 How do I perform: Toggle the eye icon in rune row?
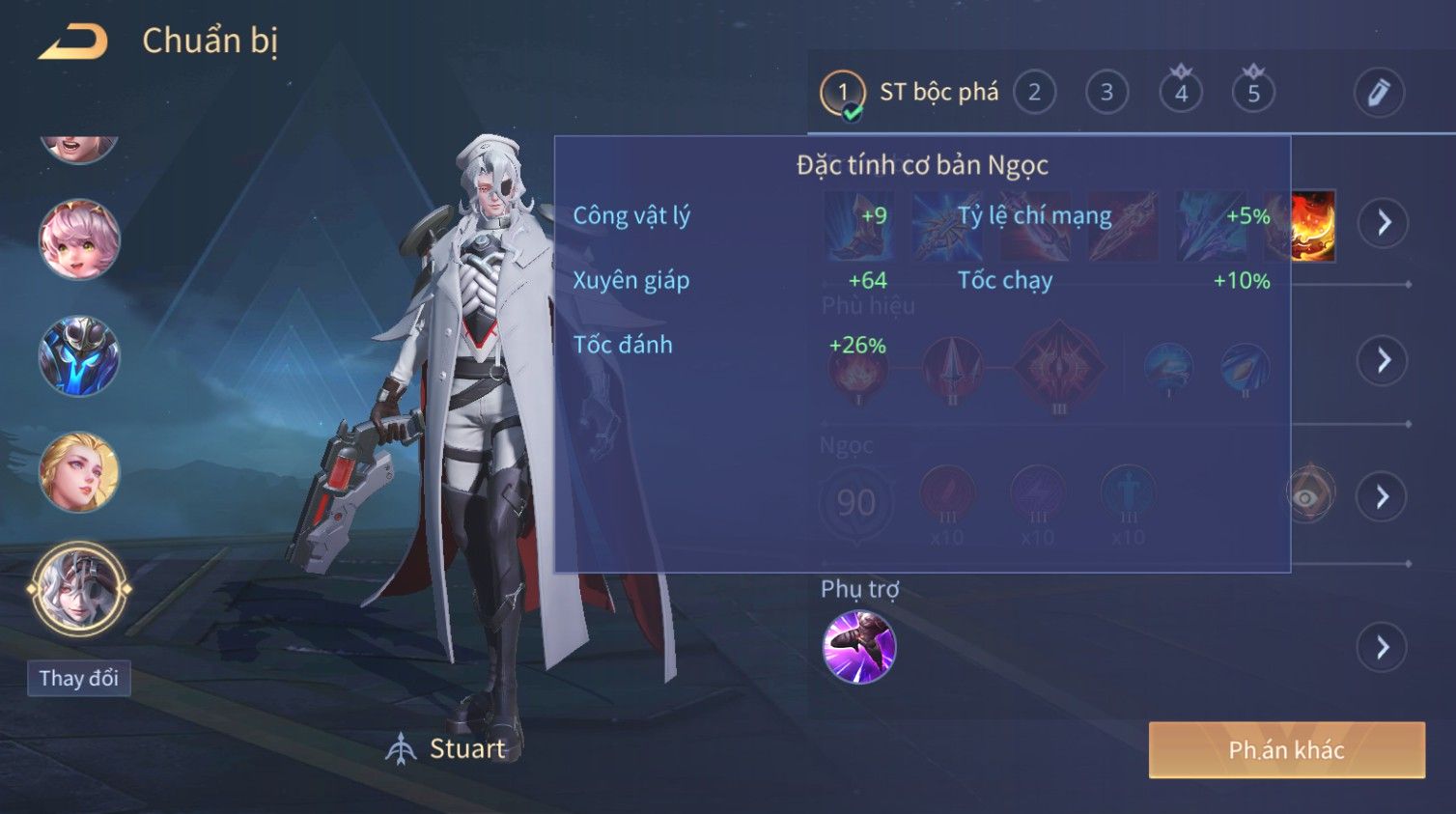coord(1307,496)
